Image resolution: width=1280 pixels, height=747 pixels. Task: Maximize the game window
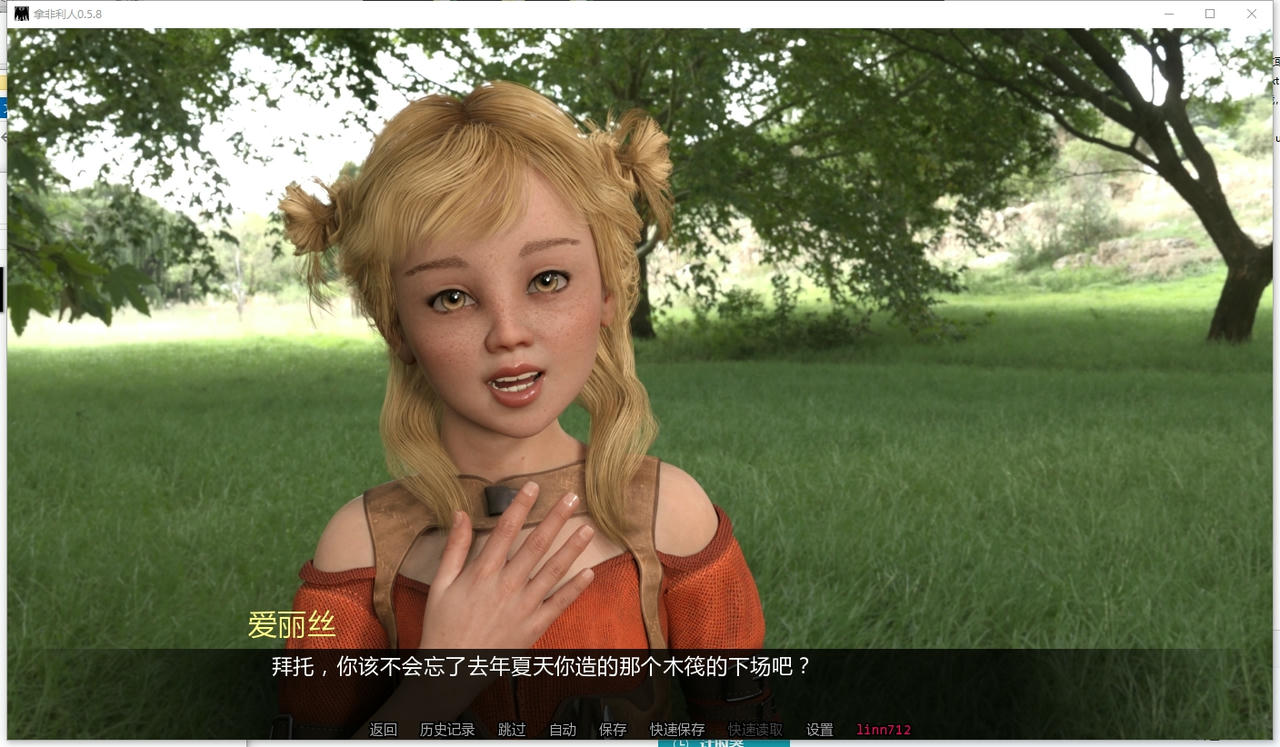click(1209, 14)
